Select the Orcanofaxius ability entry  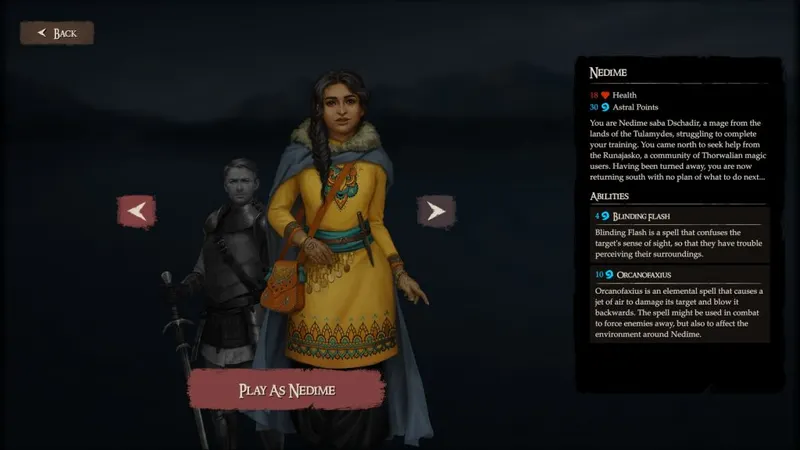pos(677,303)
